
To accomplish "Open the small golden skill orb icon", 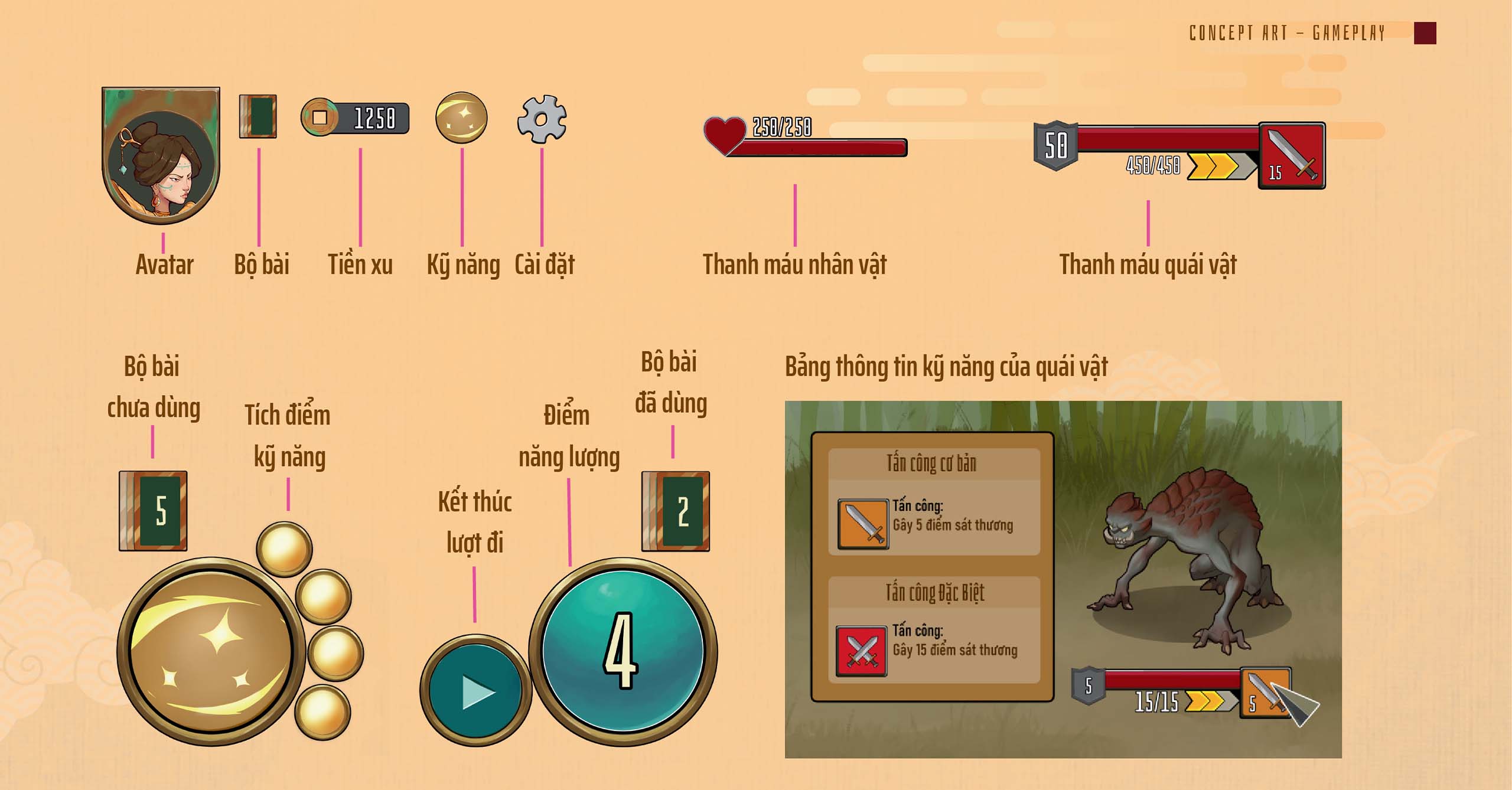I will [x=461, y=117].
